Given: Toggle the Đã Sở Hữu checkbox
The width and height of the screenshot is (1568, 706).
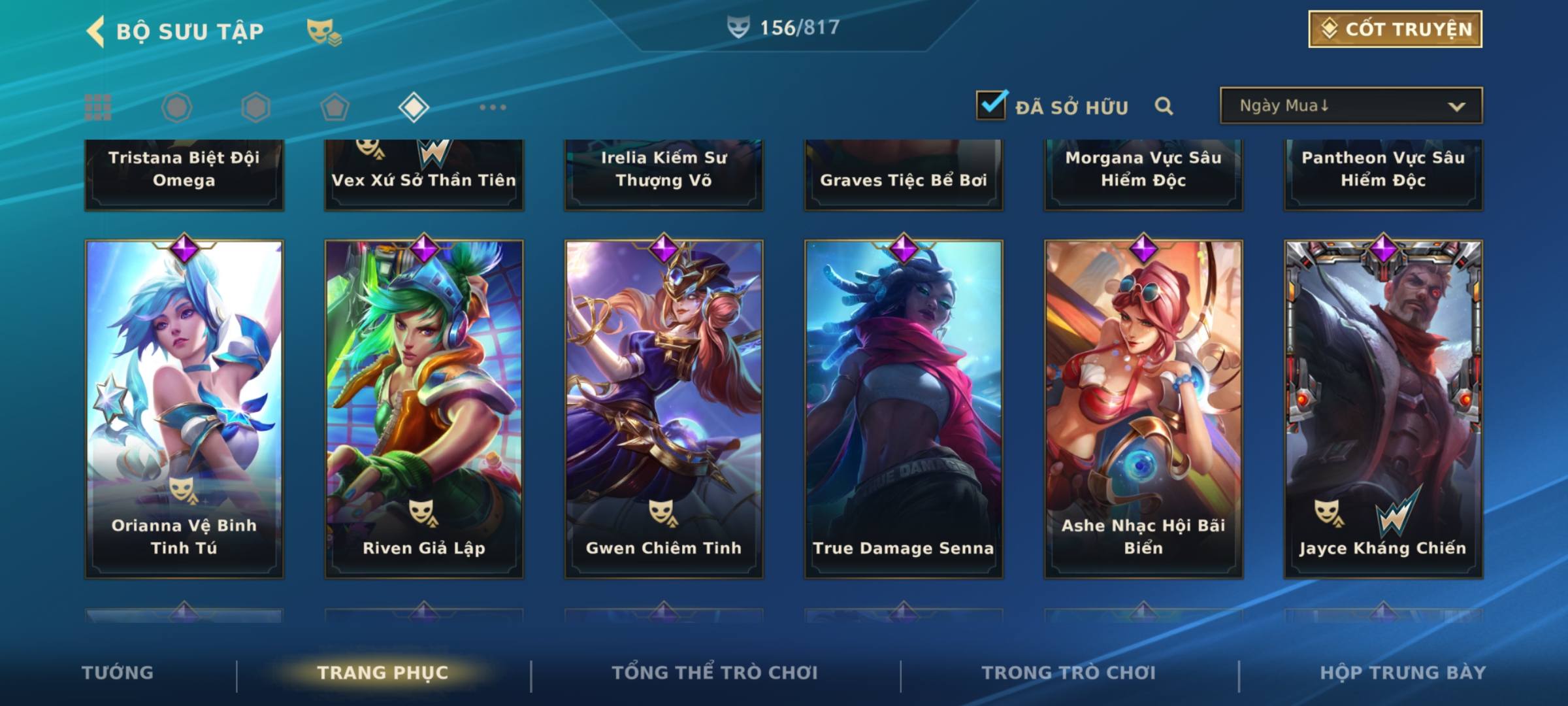Looking at the screenshot, I should coord(991,105).
